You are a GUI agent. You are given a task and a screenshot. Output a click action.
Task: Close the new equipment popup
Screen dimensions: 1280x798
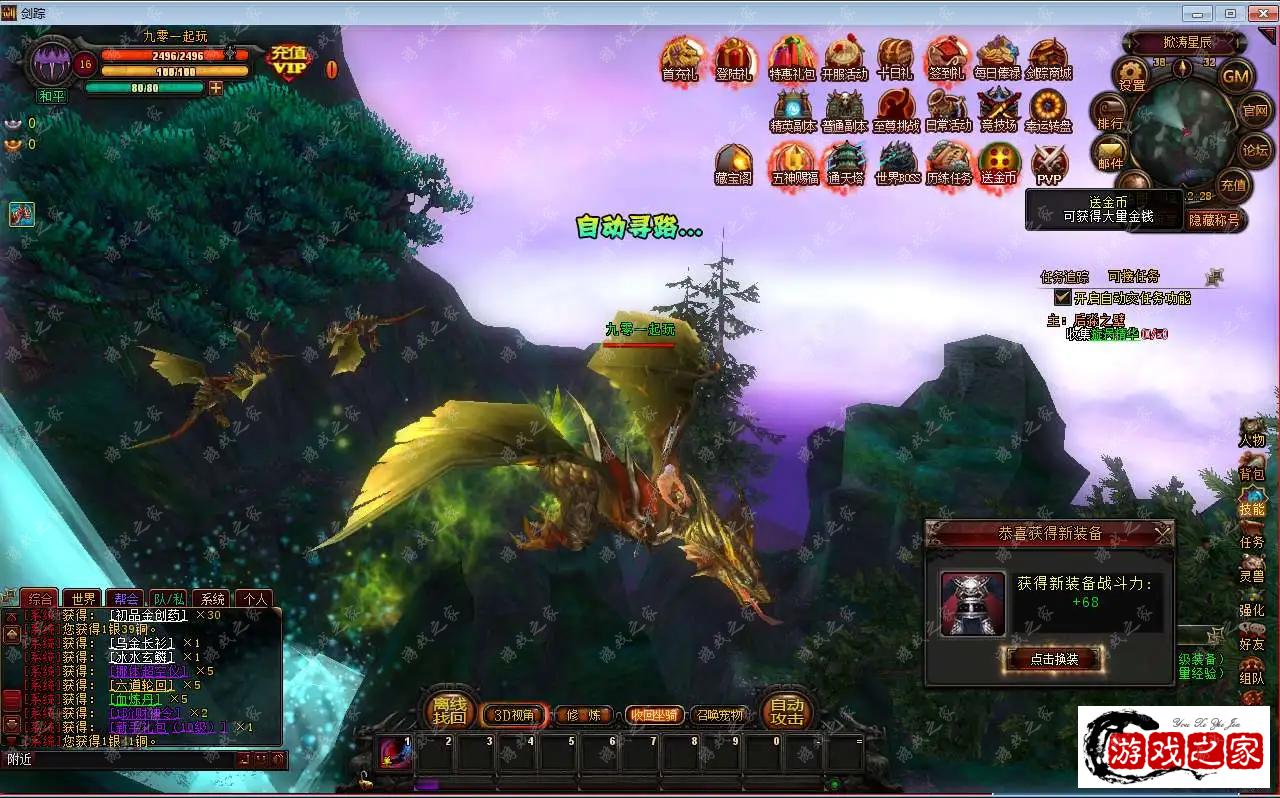[1163, 535]
